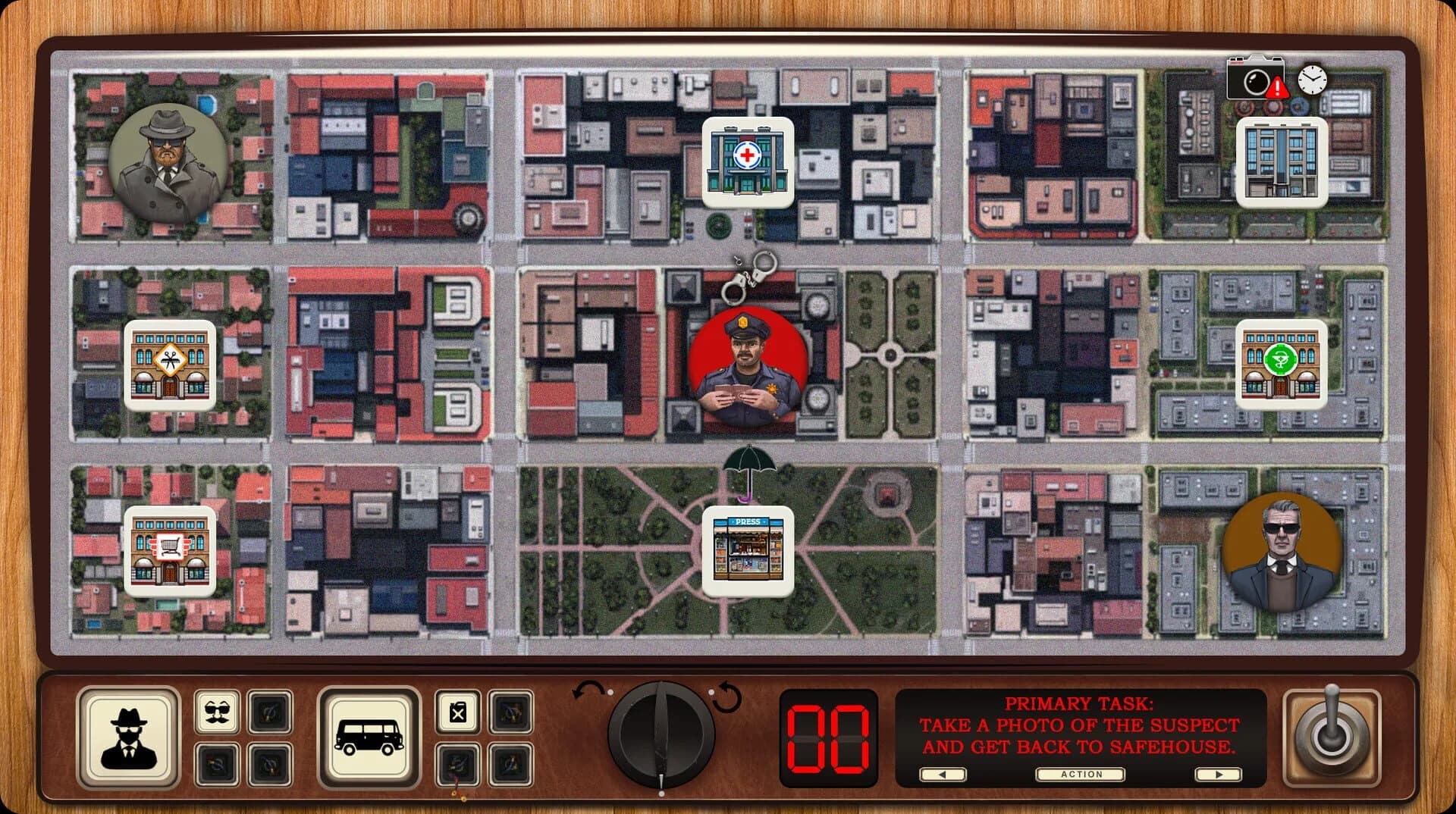This screenshot has height=814, width=1456.
Task: Click the camera alert indicator in the corner
Action: [1255, 78]
